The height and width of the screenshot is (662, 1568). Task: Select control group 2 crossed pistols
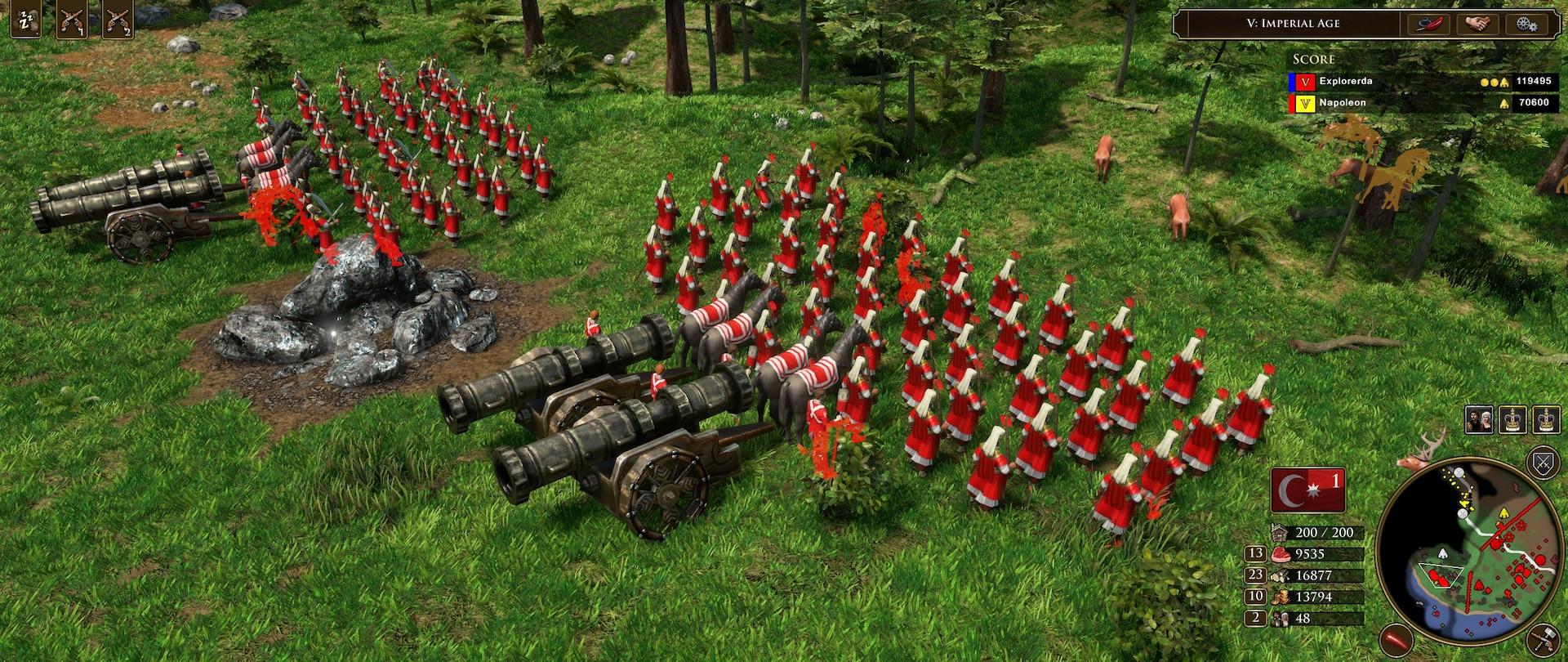[x=118, y=22]
